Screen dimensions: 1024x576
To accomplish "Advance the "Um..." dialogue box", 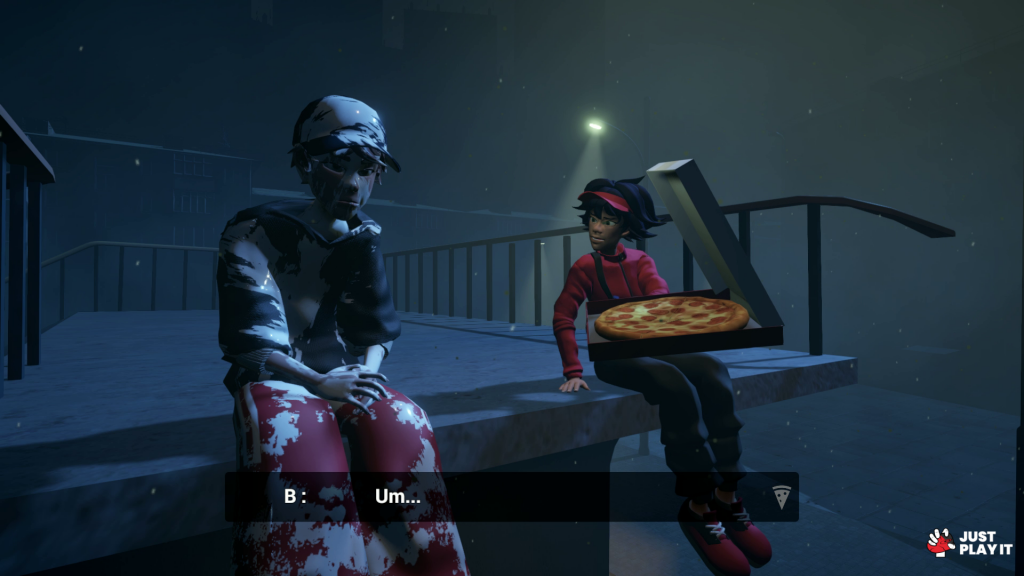I will click(x=510, y=496).
